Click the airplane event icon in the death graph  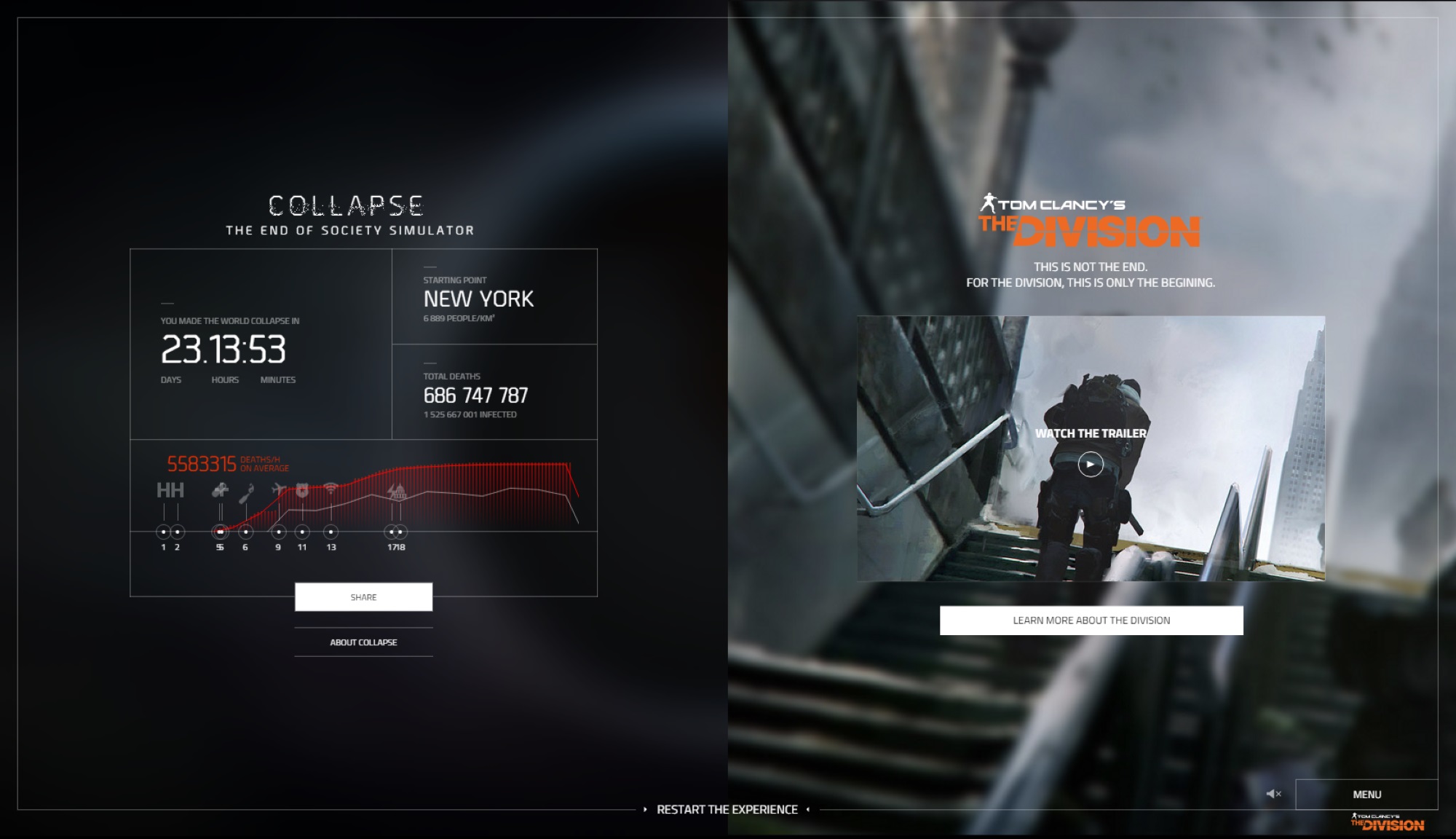(279, 489)
